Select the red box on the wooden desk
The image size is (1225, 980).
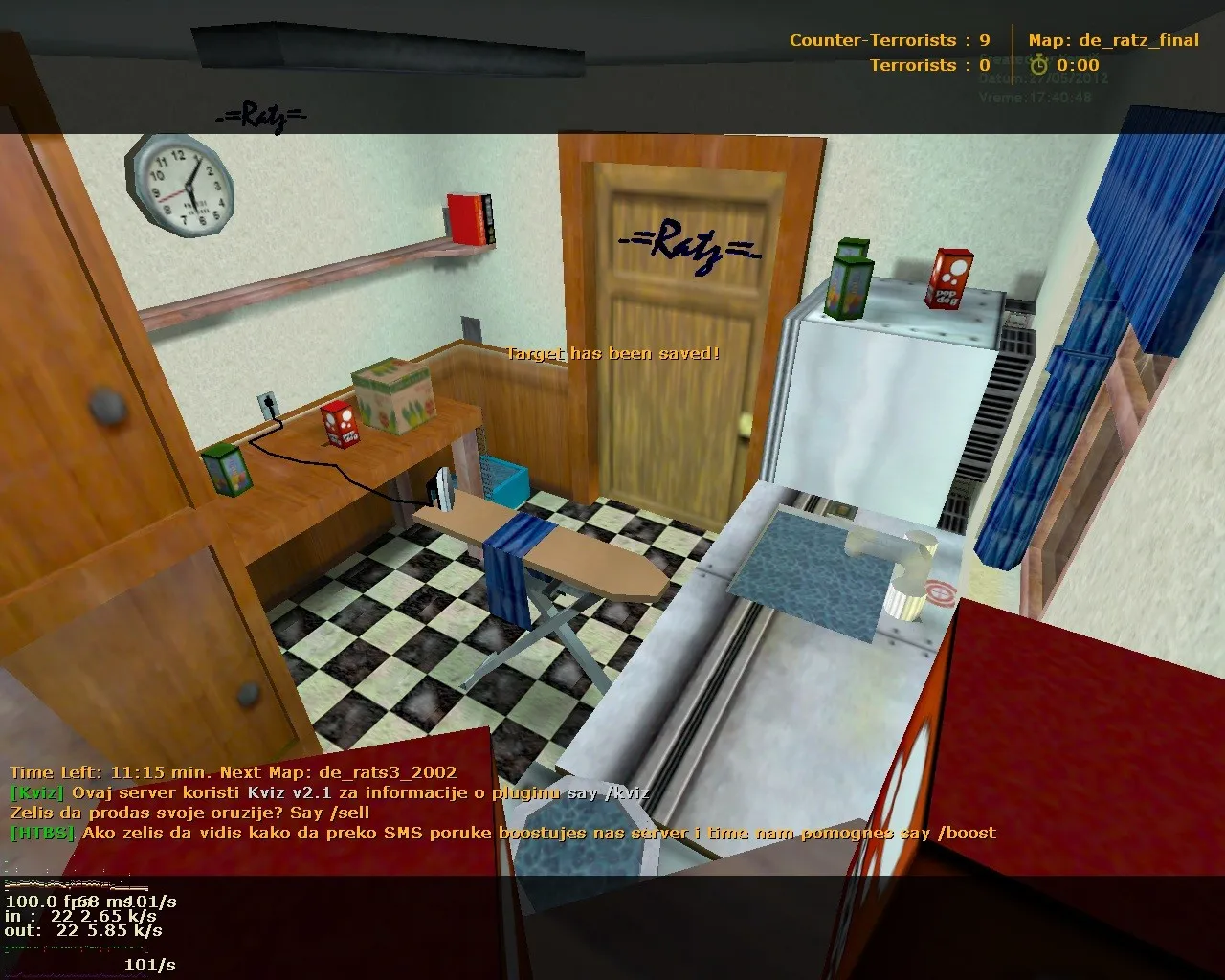click(338, 426)
